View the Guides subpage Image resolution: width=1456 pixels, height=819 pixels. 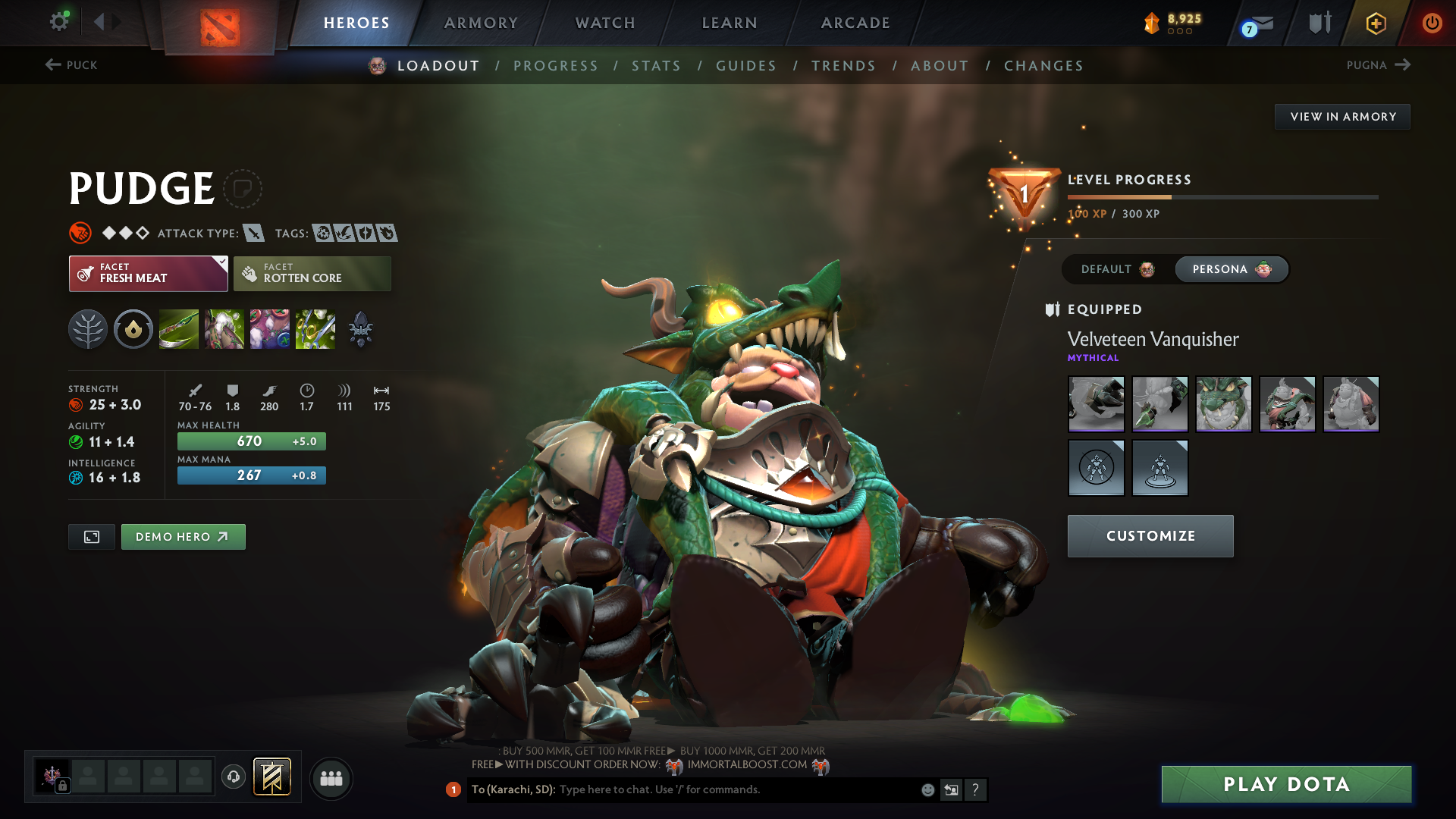(746, 66)
